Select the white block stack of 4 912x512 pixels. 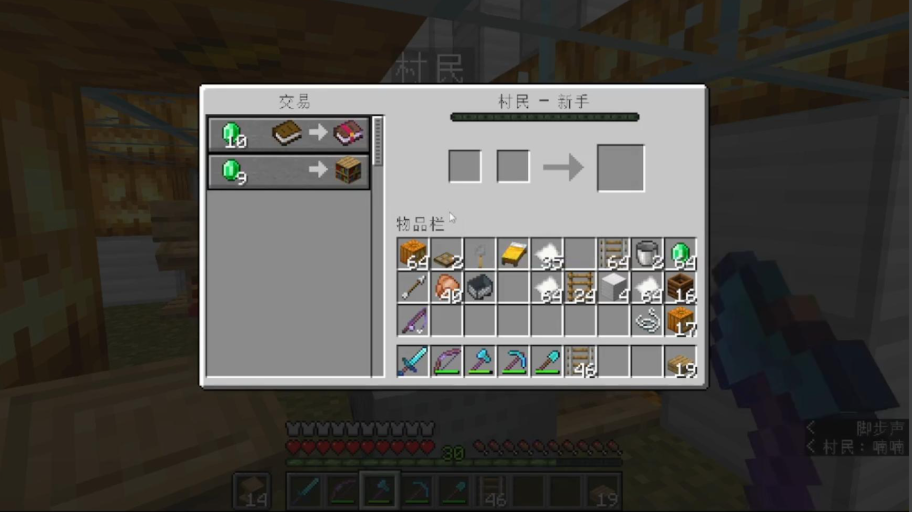[614, 288]
